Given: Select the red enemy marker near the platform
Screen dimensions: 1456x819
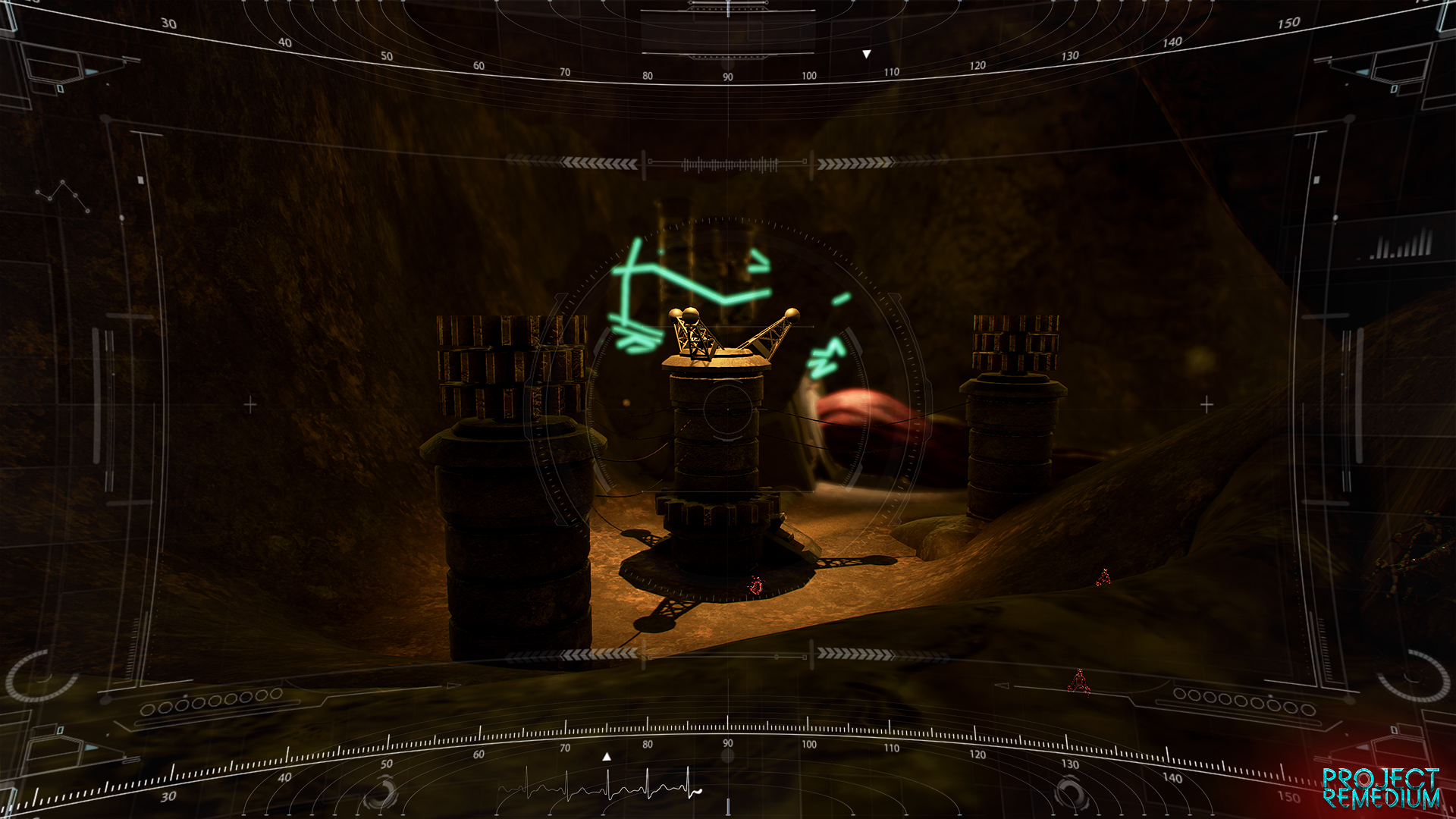Looking at the screenshot, I should (x=755, y=584).
